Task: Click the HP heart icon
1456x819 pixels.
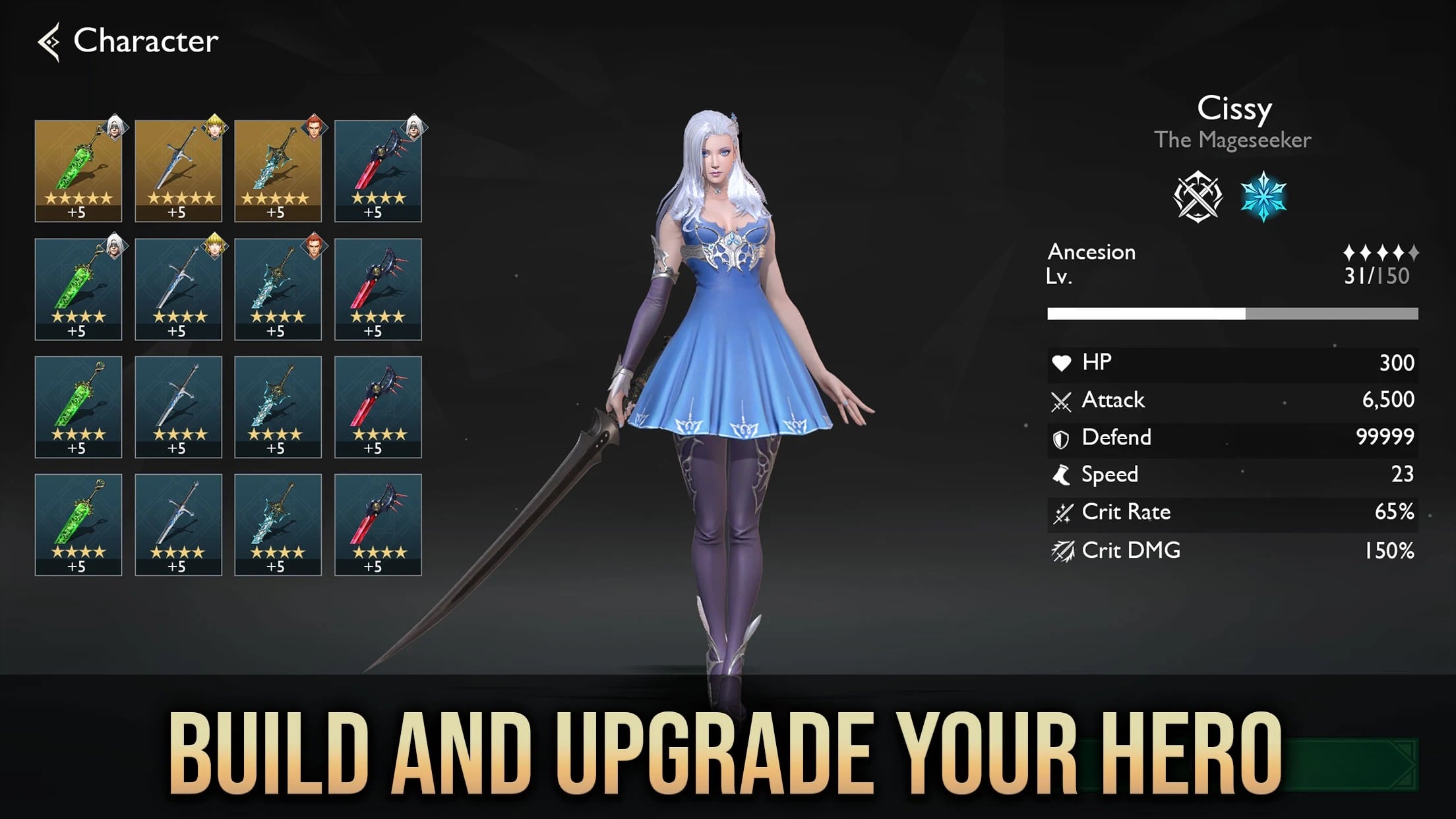Action: click(x=1060, y=363)
